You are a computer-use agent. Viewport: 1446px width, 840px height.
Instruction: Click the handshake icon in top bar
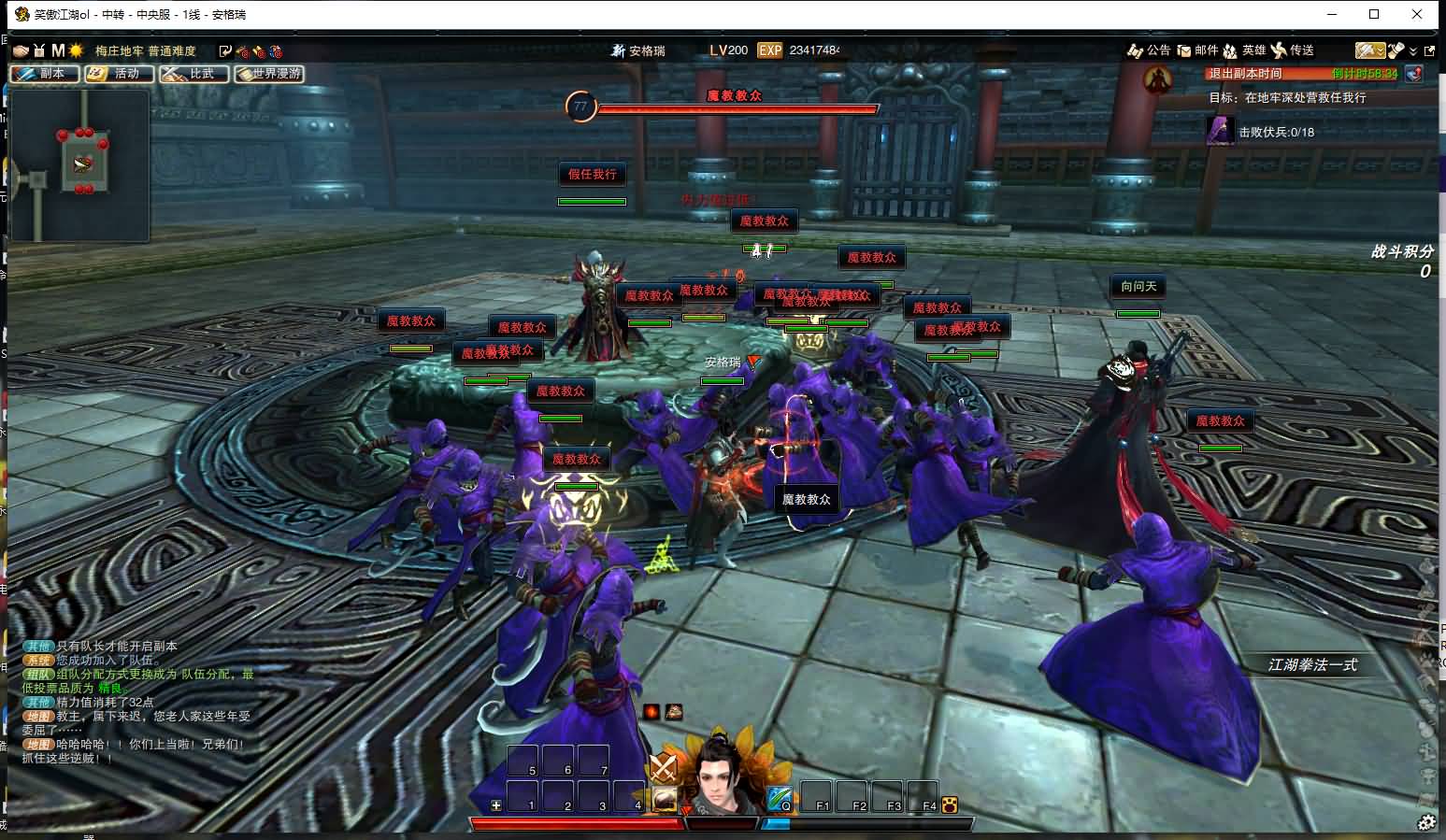[21, 50]
